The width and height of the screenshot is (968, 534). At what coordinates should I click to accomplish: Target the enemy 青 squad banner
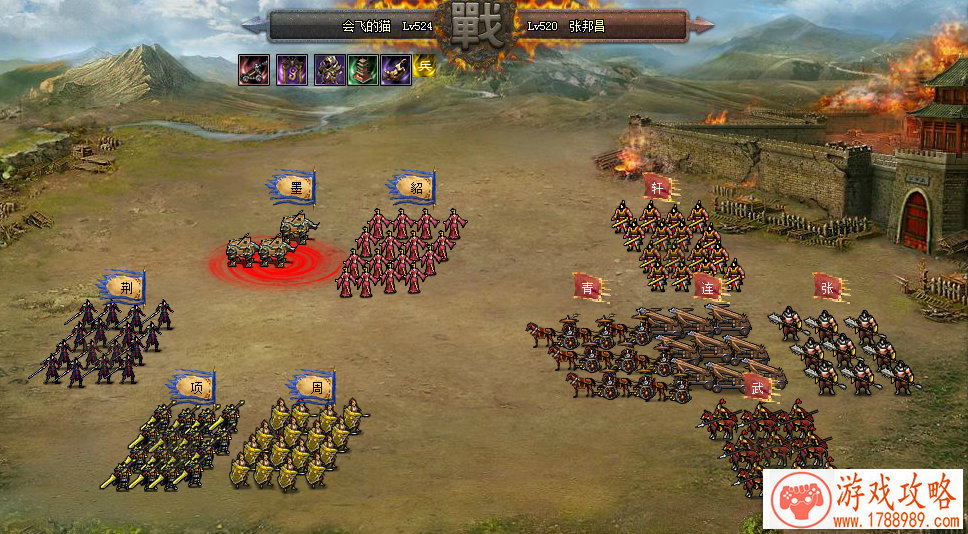pos(587,288)
